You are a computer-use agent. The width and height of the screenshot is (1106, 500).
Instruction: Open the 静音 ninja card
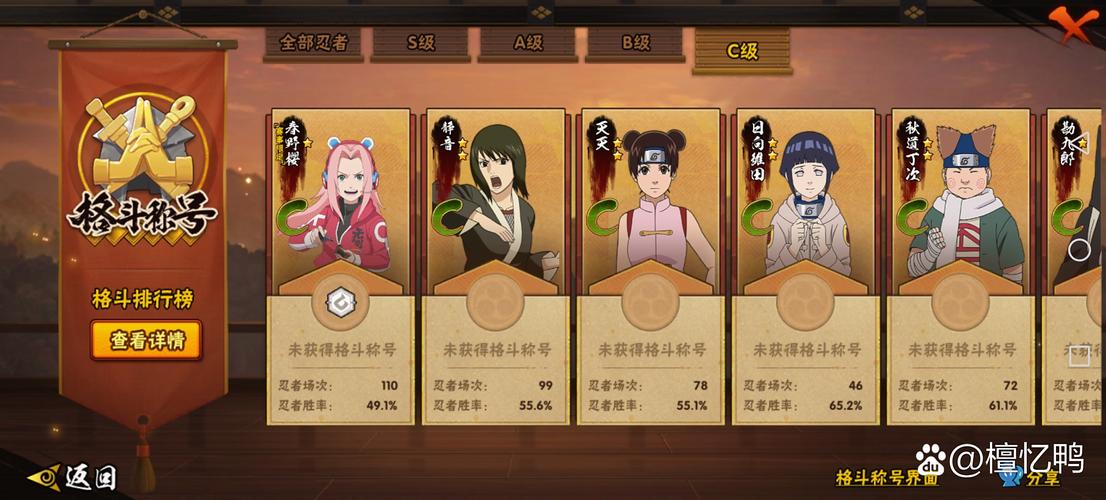coord(496,265)
